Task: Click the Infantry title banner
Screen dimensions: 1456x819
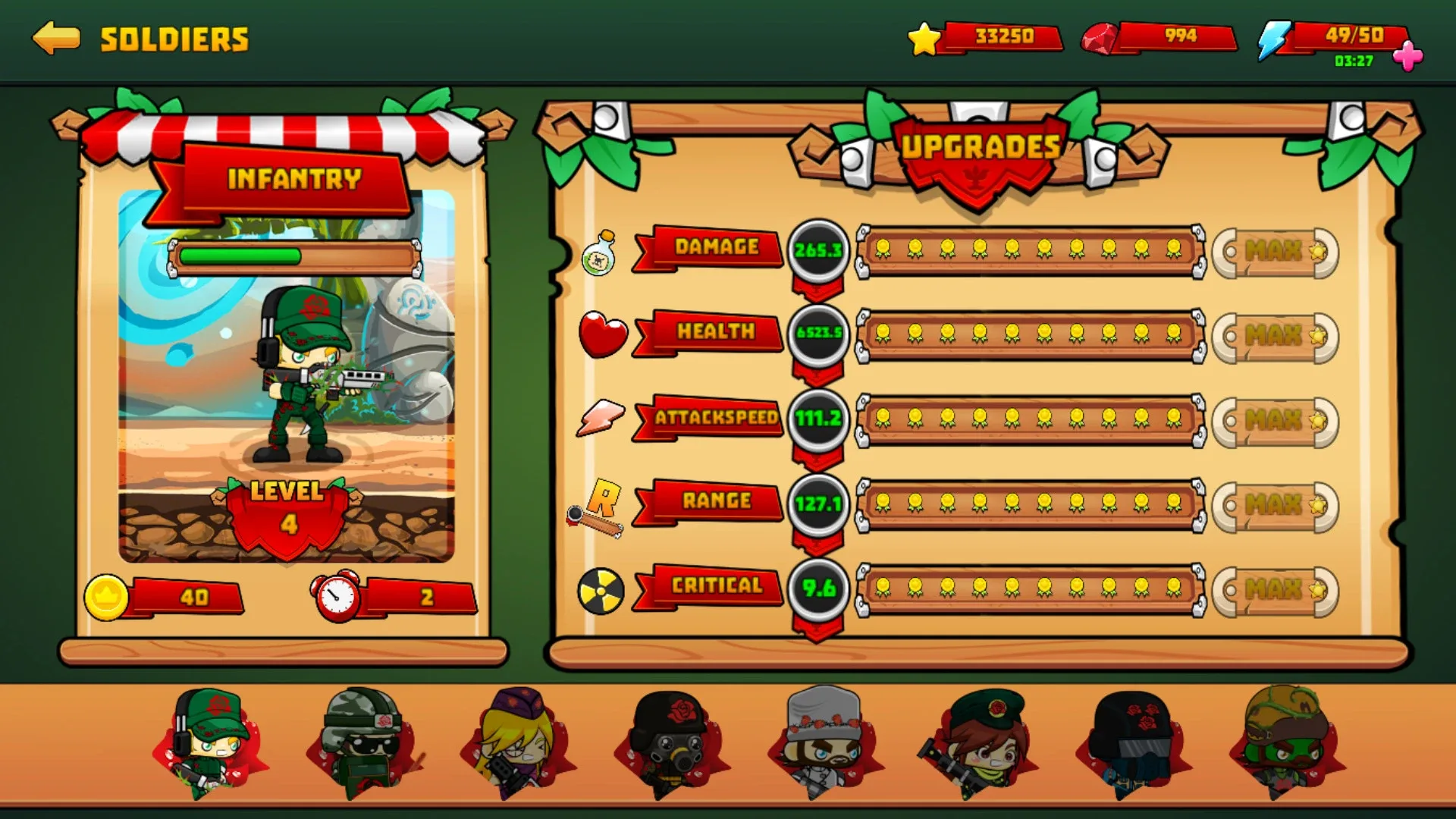Action: point(294,180)
